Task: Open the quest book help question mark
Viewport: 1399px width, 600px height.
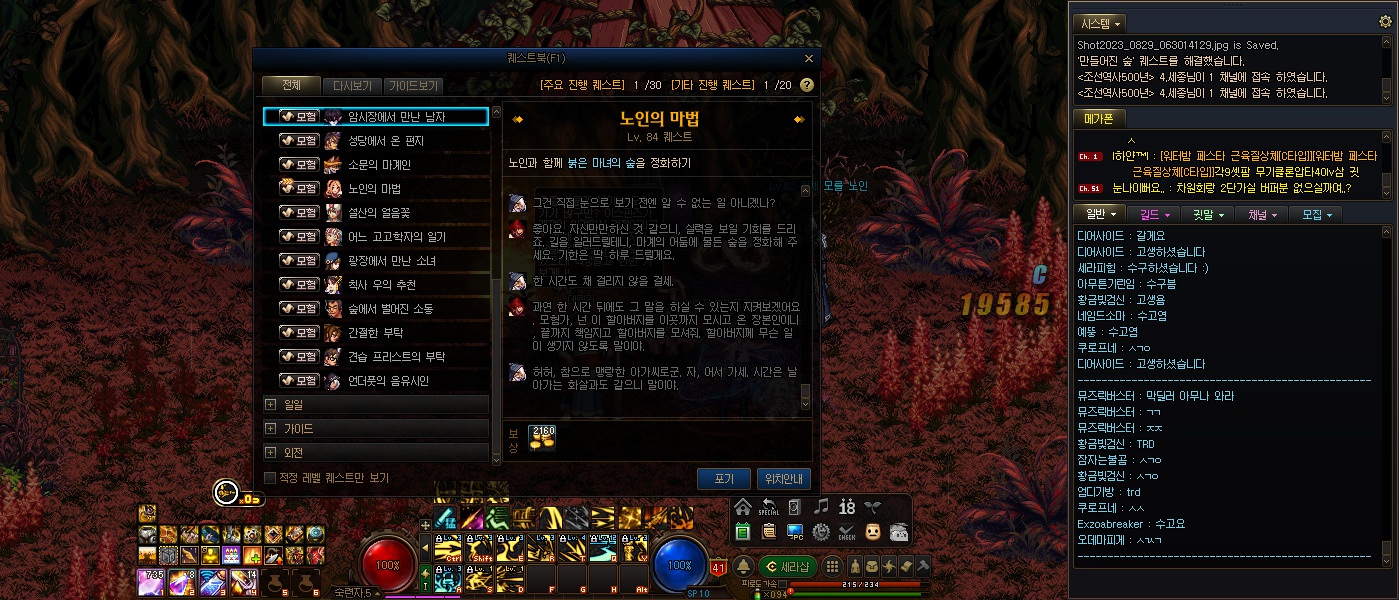Action: click(x=806, y=86)
